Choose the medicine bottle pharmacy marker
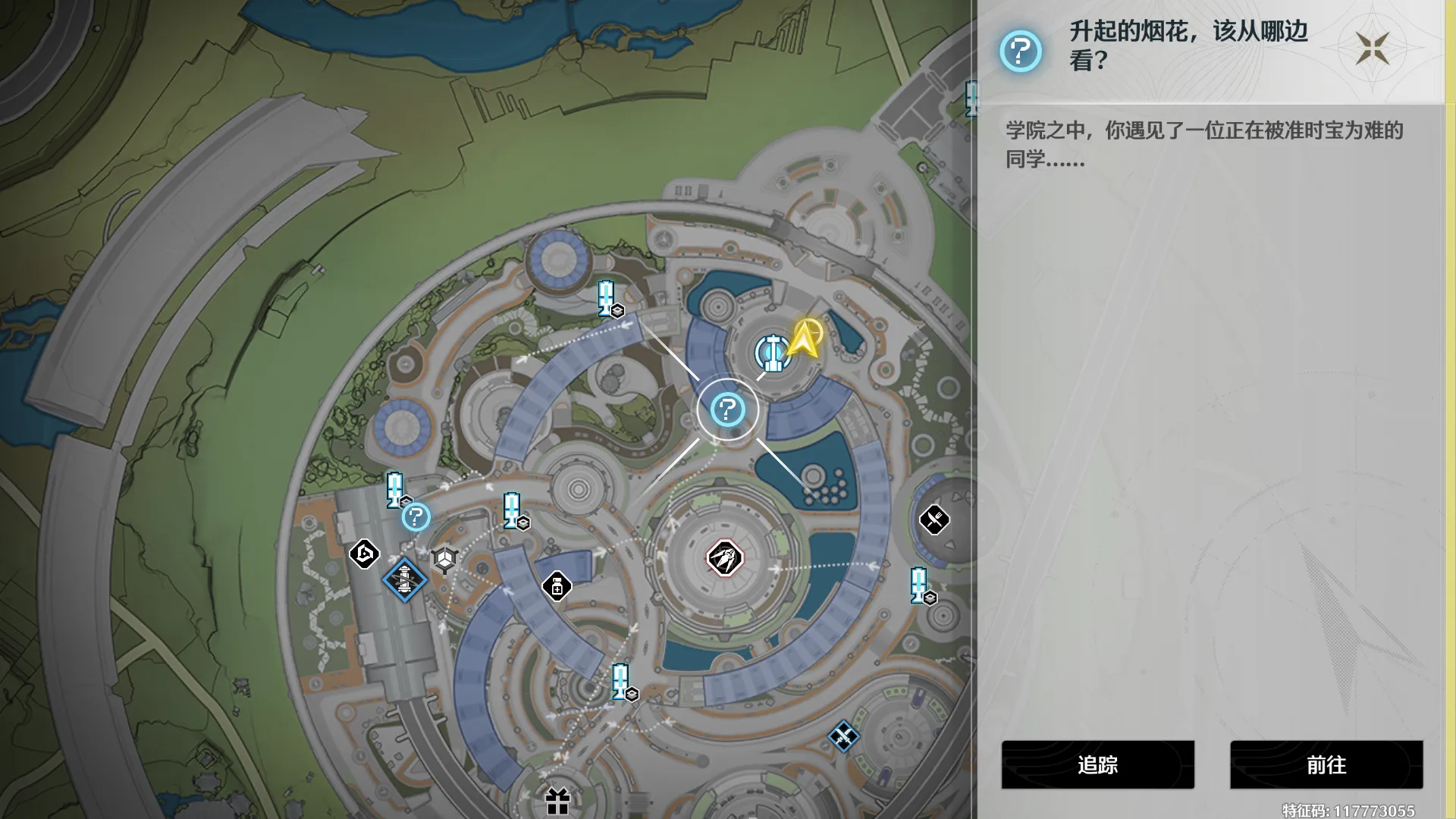This screenshot has height=819, width=1456. 557,586
